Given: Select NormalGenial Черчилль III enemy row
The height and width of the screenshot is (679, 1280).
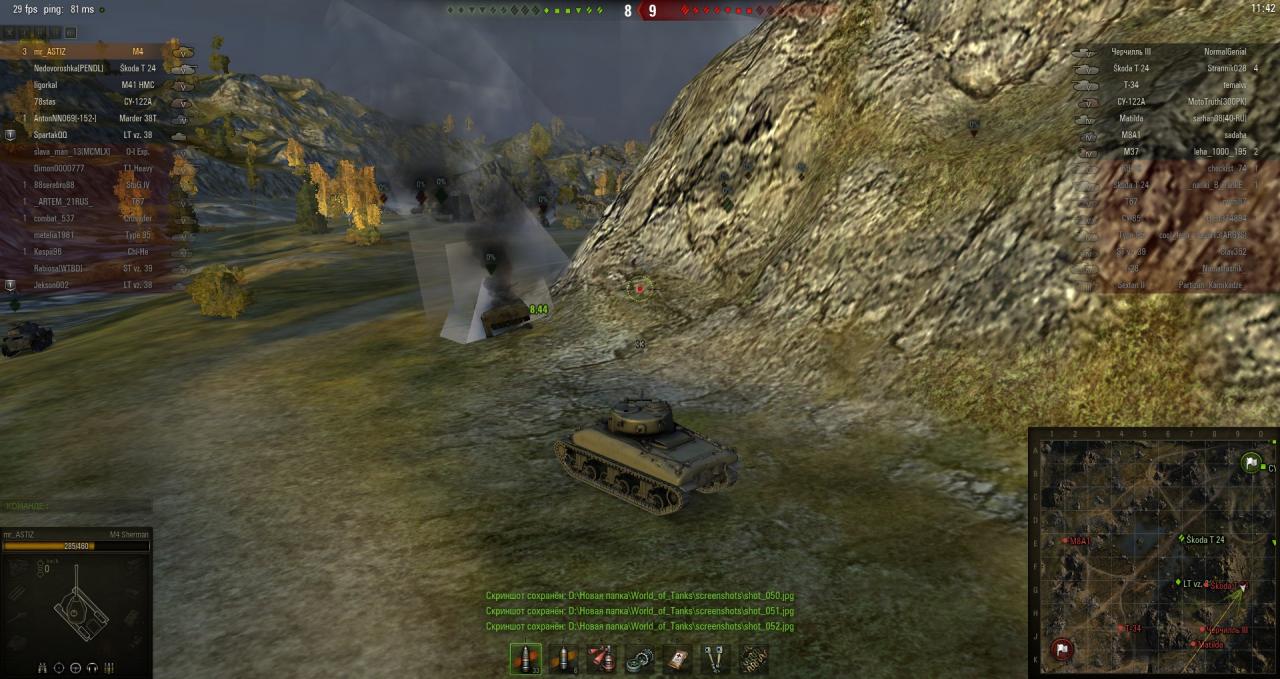Looking at the screenshot, I should coord(1170,51).
